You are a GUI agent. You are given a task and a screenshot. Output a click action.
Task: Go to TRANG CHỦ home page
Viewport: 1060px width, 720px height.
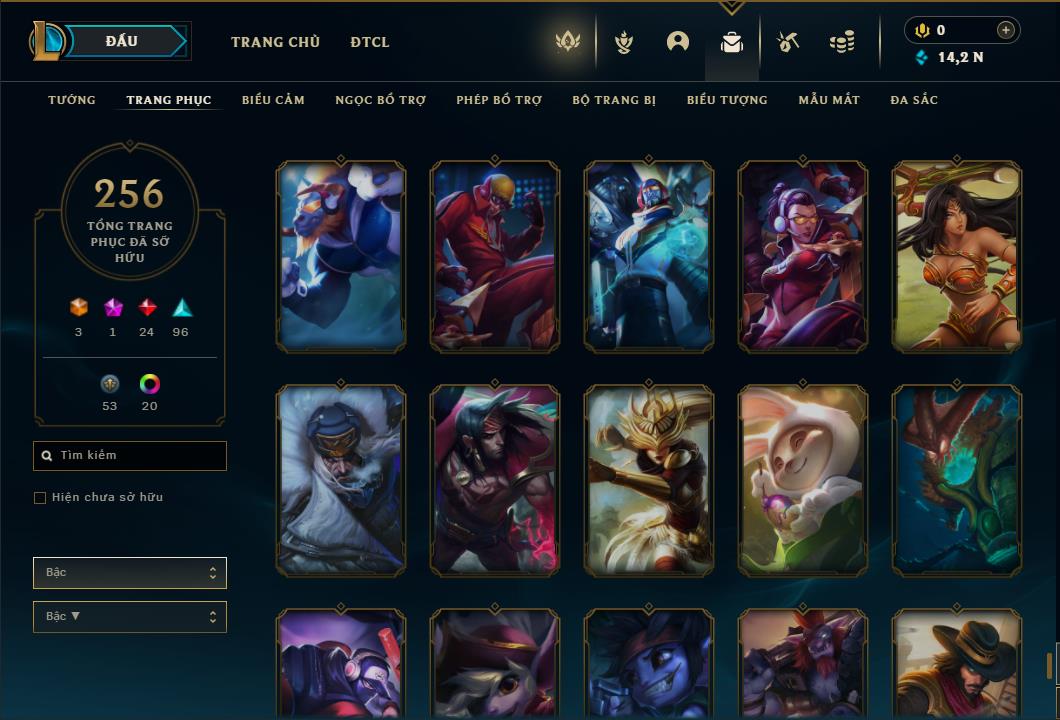tap(275, 42)
